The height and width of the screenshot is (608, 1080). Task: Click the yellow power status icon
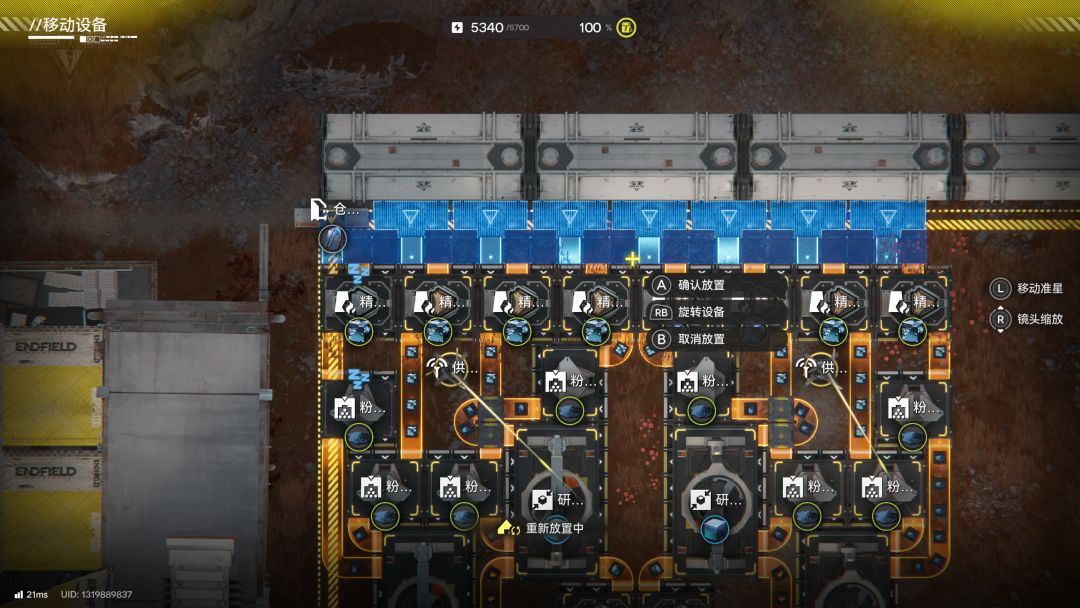click(x=627, y=27)
